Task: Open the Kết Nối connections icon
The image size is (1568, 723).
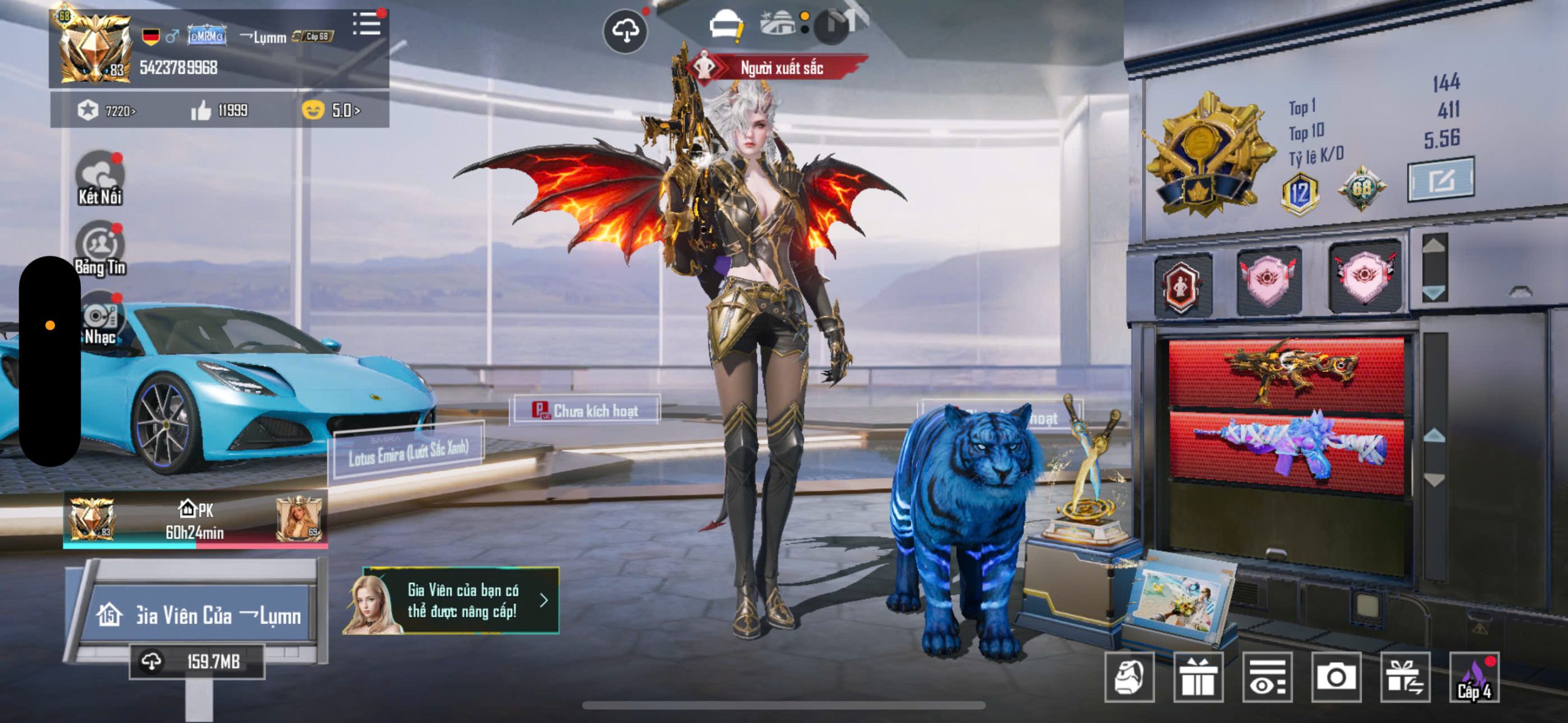Action: point(99,178)
